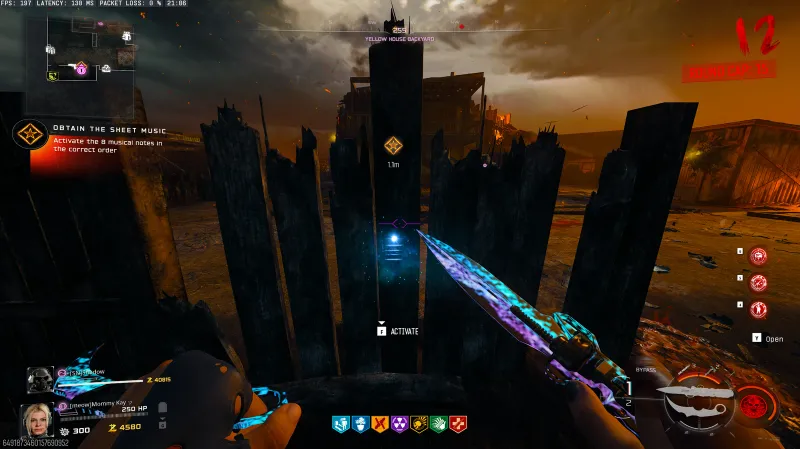Click the middle red scorestreak icon

[759, 283]
